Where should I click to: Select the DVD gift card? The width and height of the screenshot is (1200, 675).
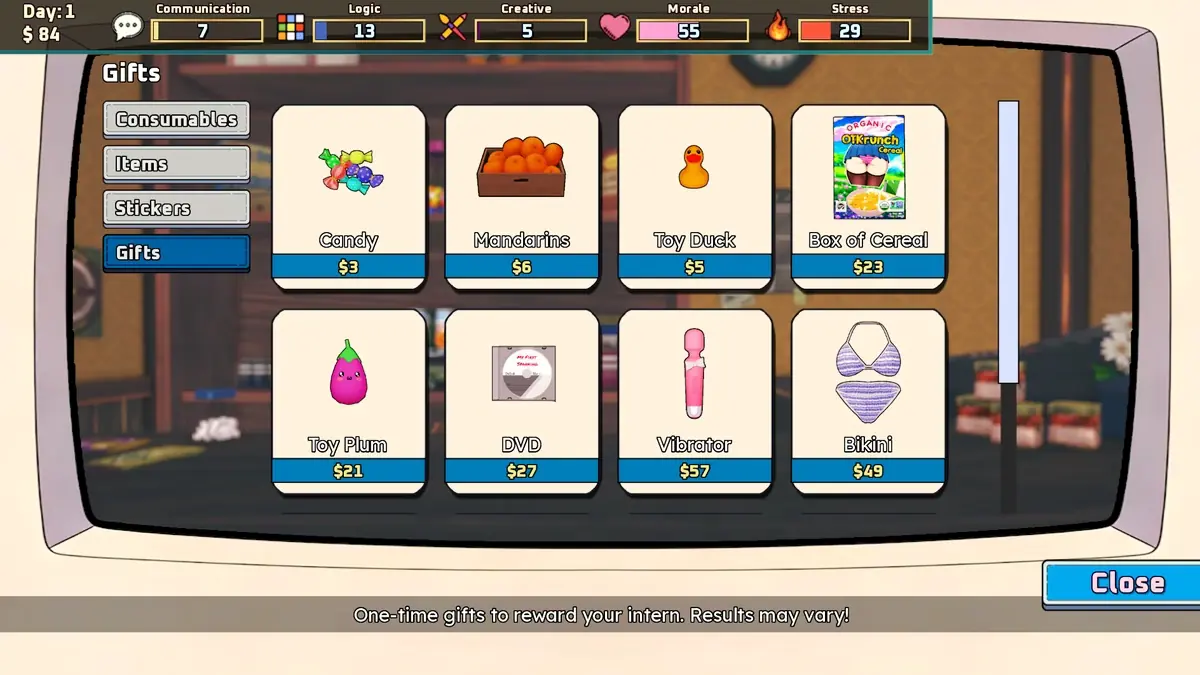click(522, 401)
